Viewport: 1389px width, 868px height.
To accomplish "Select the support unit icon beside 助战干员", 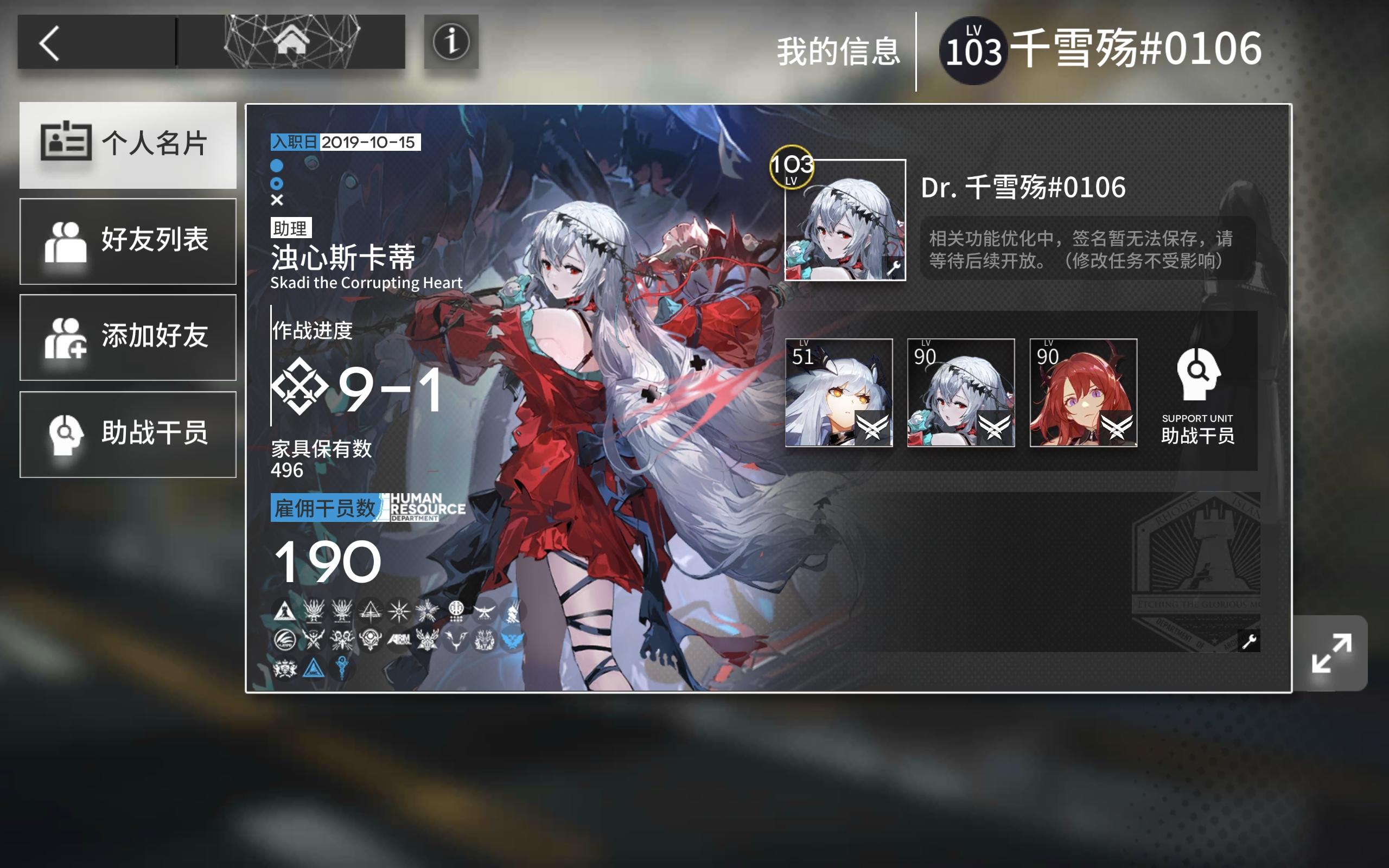I will [65, 435].
